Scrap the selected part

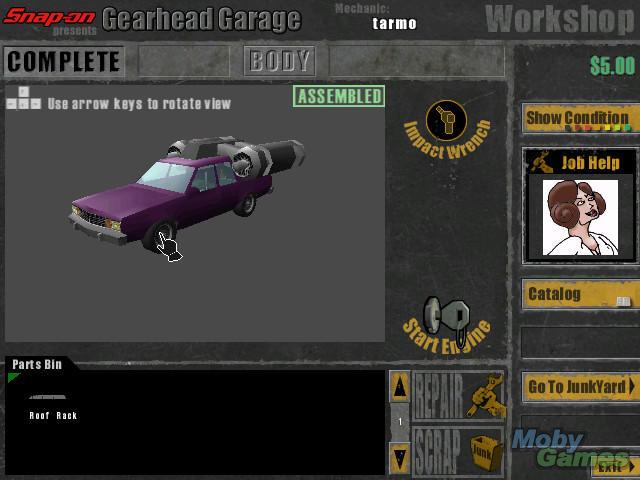pyautogui.click(x=458, y=452)
